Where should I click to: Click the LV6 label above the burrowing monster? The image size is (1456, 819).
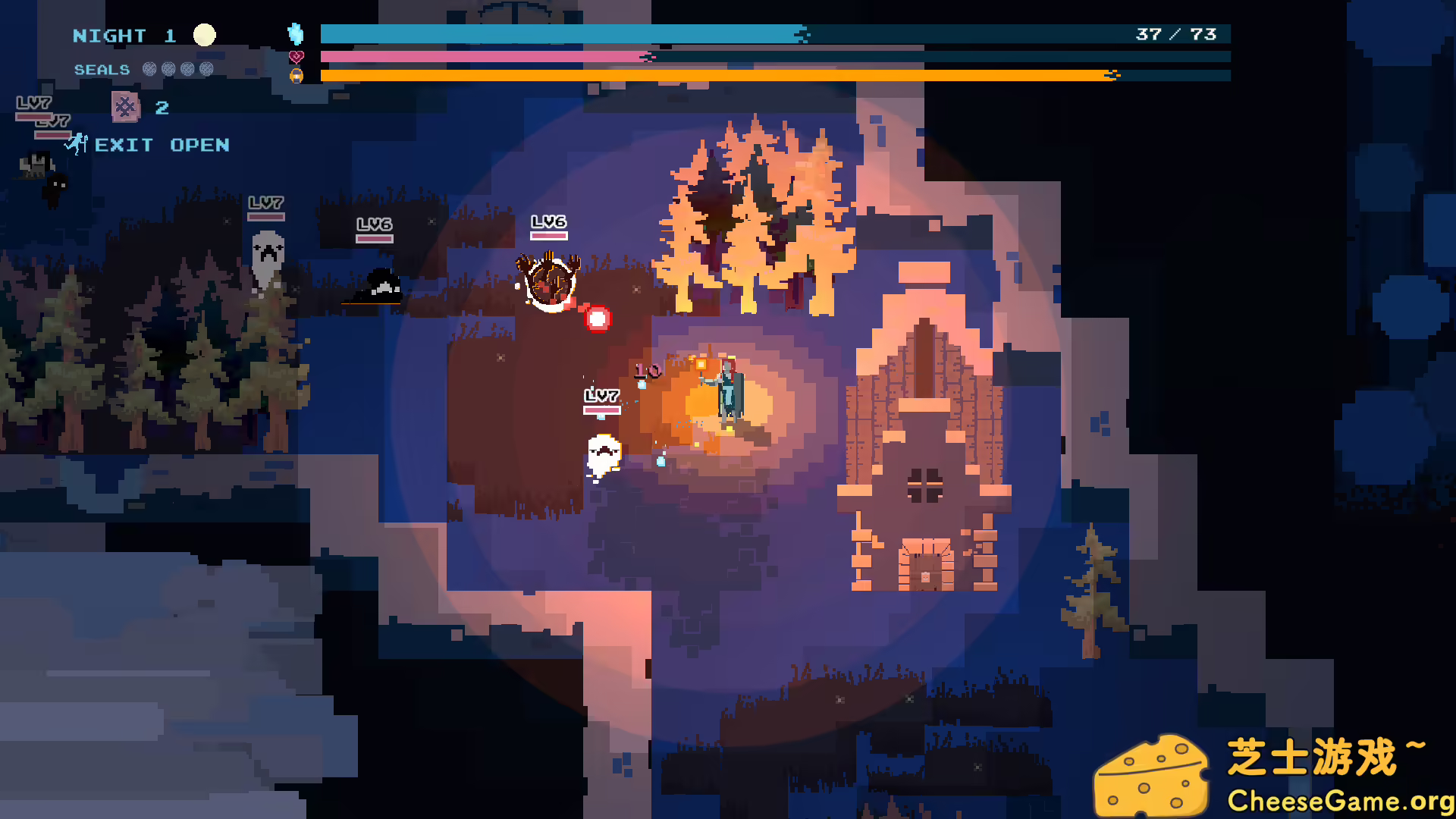click(x=549, y=222)
